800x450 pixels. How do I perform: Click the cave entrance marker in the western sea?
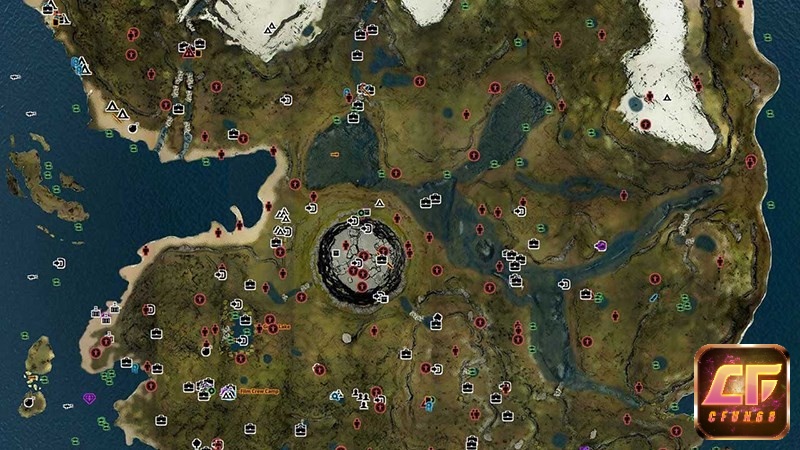tap(60, 263)
